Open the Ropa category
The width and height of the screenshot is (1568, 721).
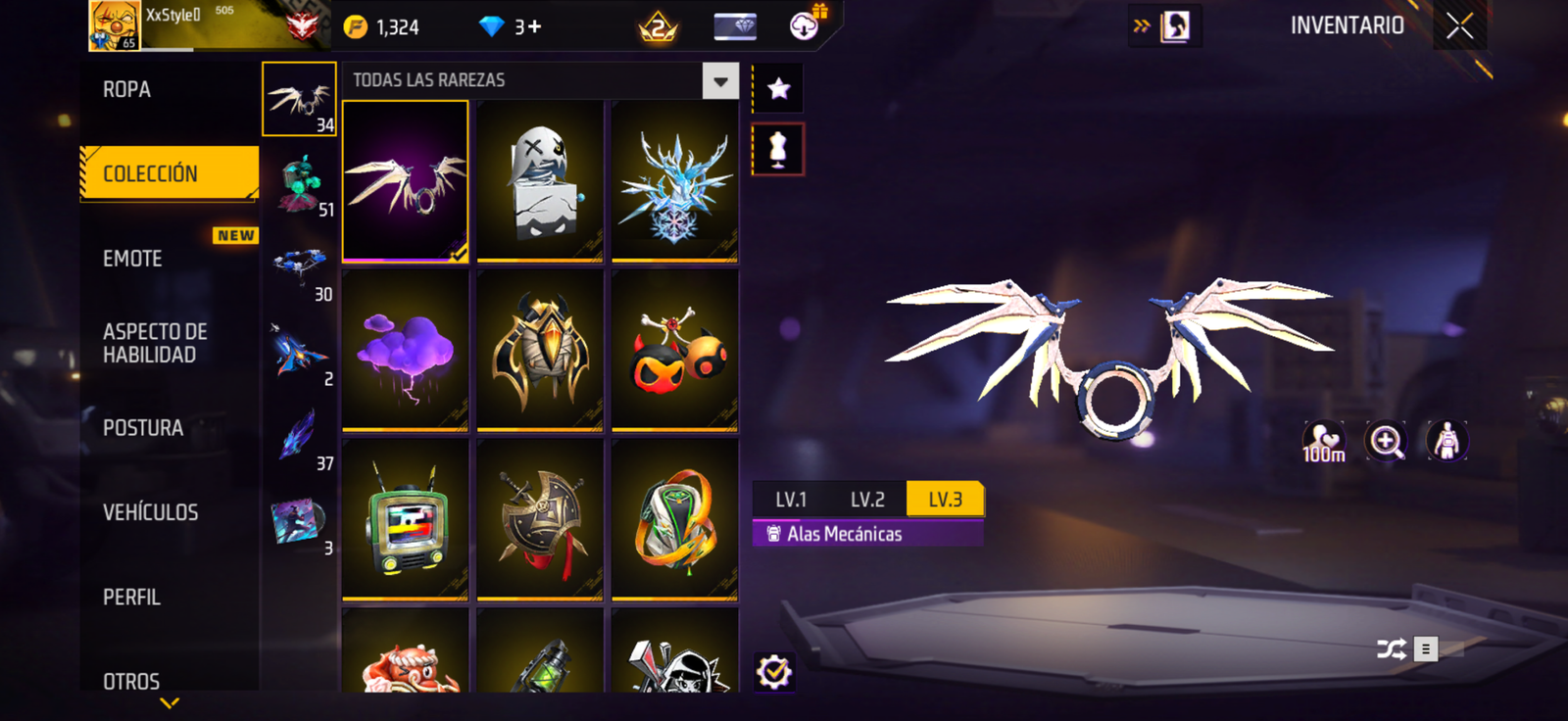127,90
